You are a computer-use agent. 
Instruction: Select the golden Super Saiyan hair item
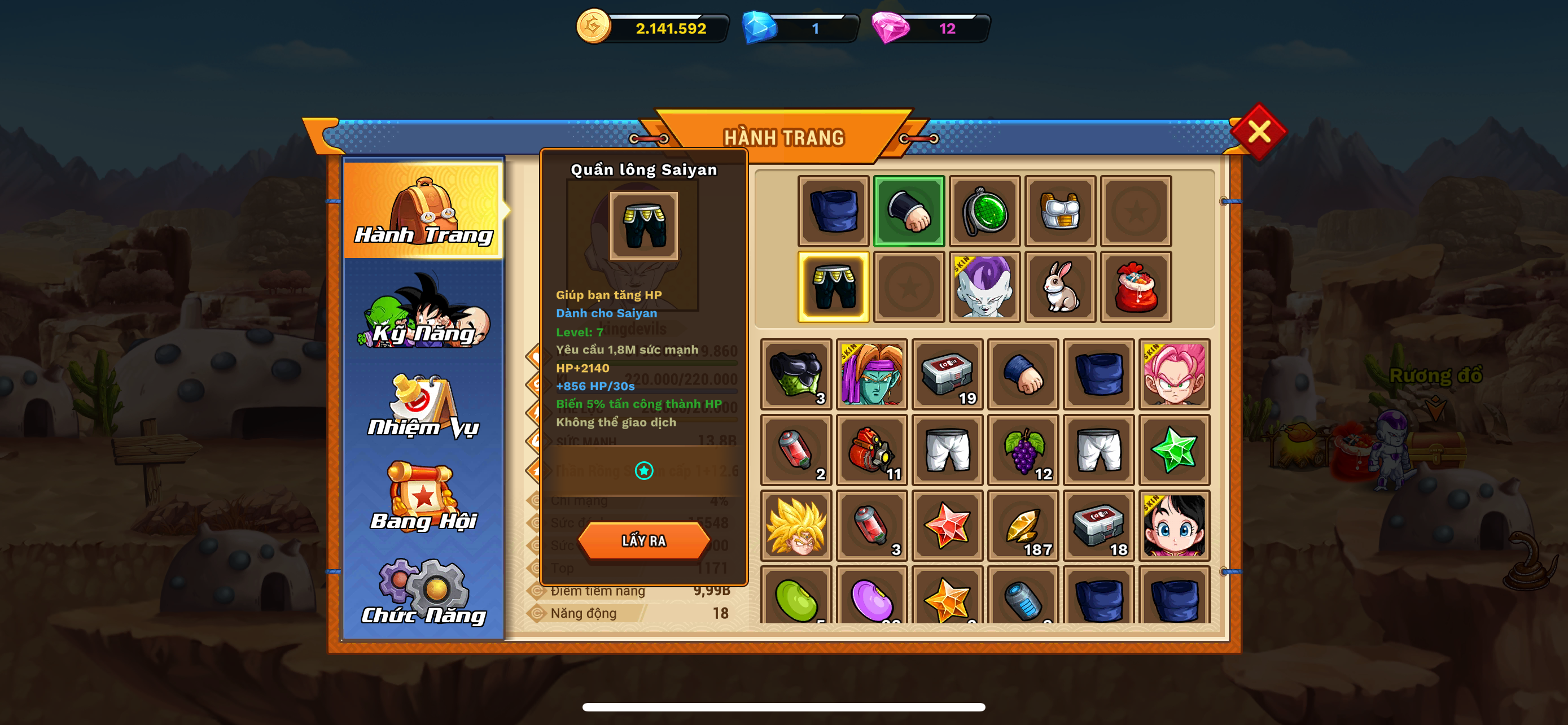point(796,526)
